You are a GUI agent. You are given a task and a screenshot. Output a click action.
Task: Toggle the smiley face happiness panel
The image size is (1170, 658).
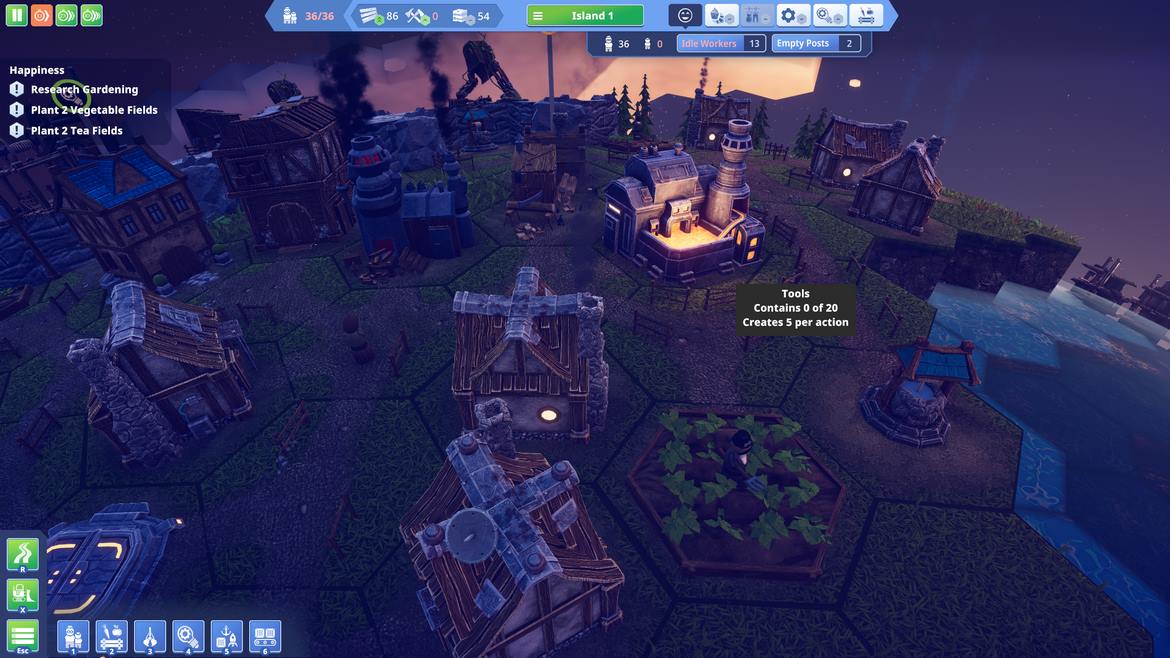685,16
